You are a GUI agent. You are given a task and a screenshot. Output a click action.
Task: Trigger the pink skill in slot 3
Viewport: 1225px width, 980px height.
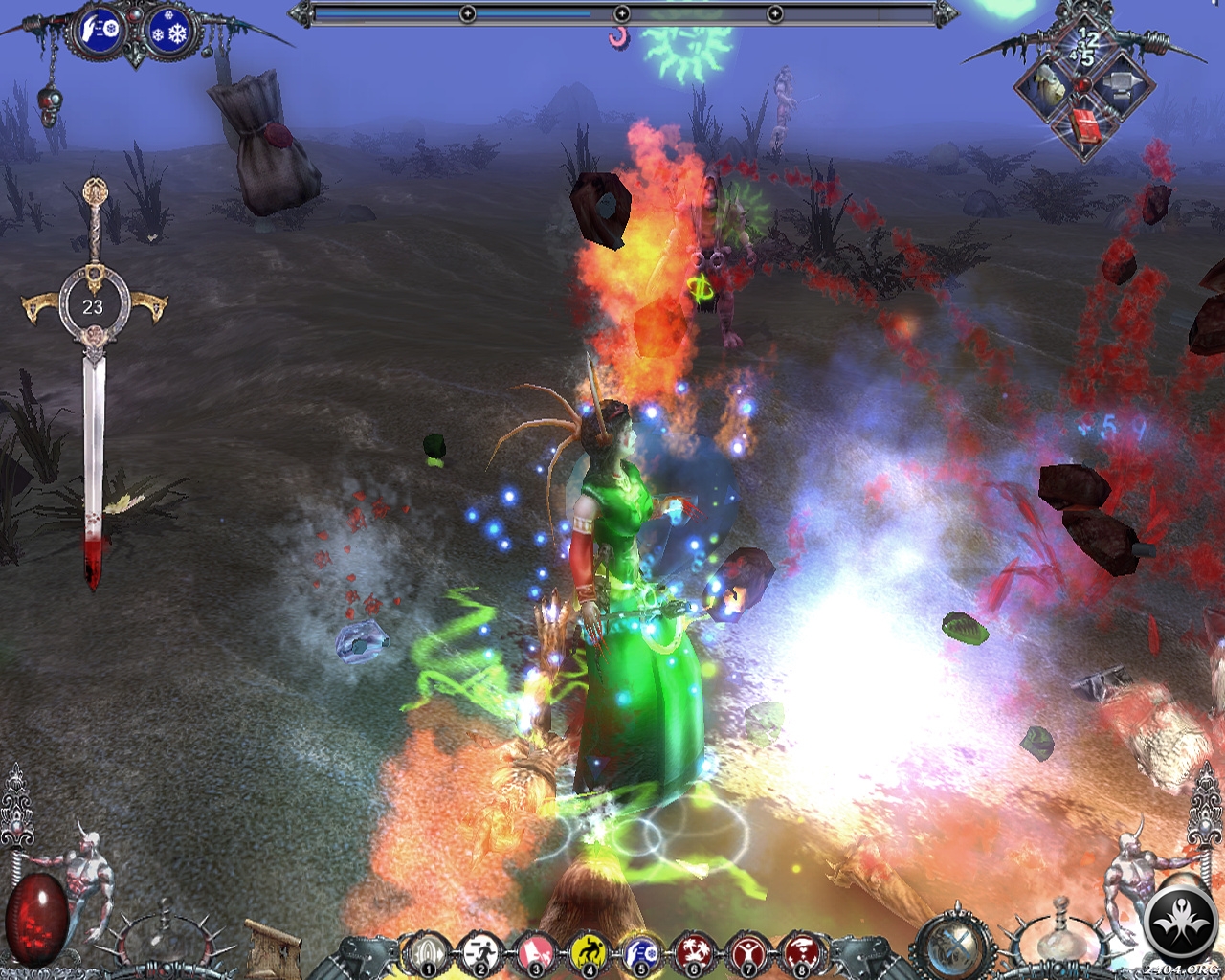click(x=533, y=954)
